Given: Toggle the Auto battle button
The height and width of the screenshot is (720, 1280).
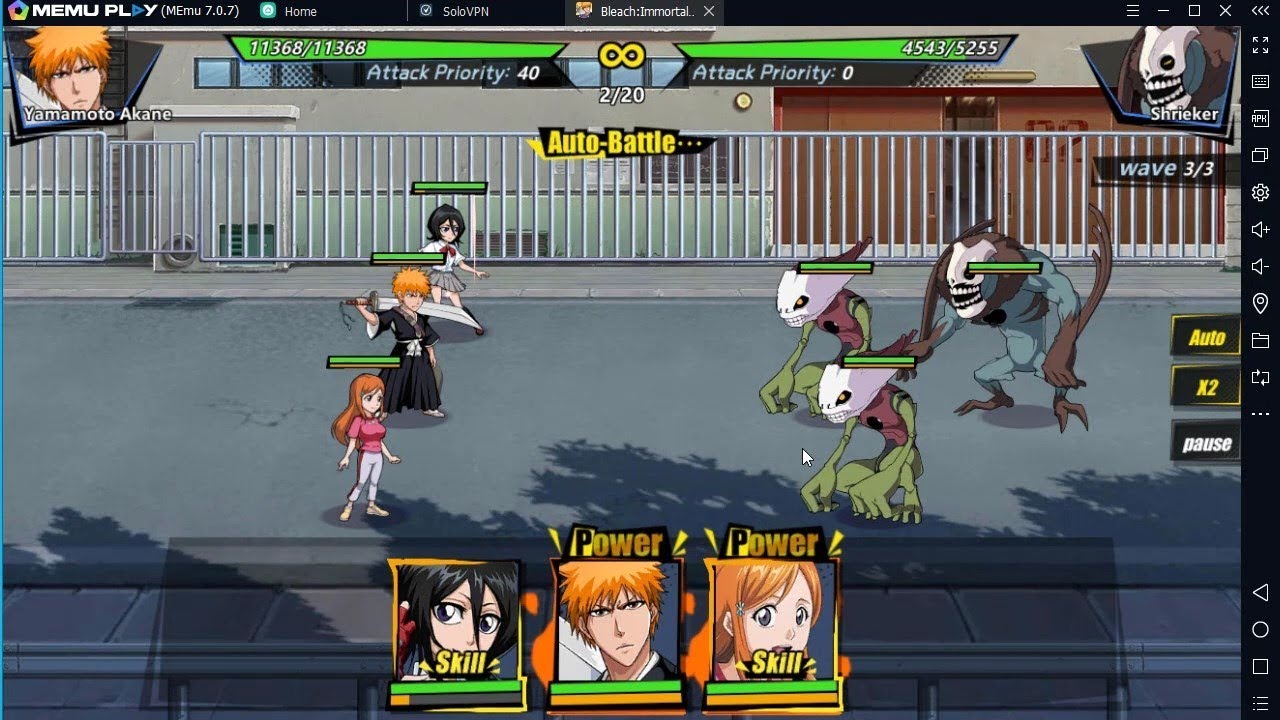Looking at the screenshot, I should coord(1206,338).
